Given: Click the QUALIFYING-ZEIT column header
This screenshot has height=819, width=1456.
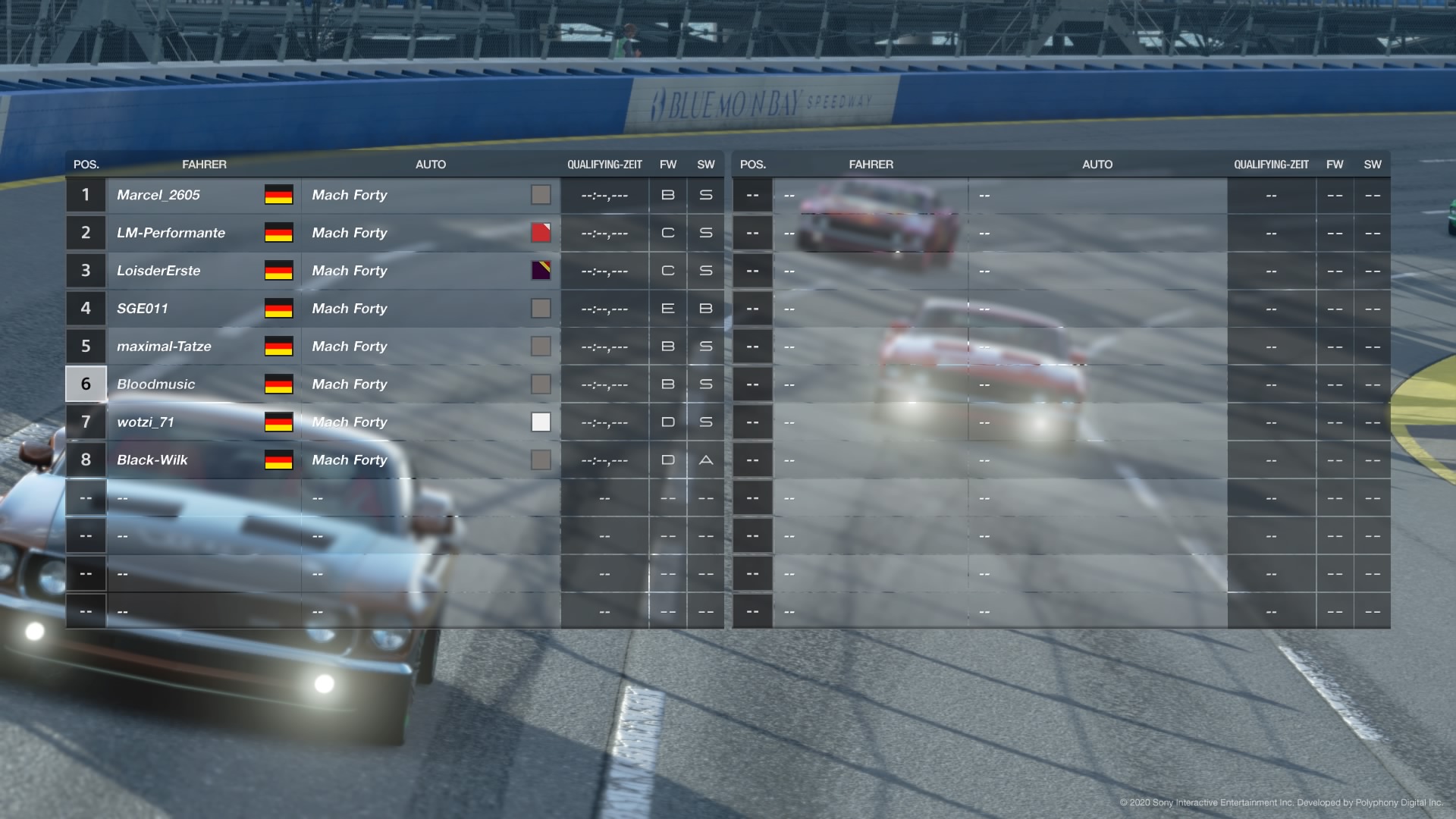Looking at the screenshot, I should pyautogui.click(x=604, y=164).
